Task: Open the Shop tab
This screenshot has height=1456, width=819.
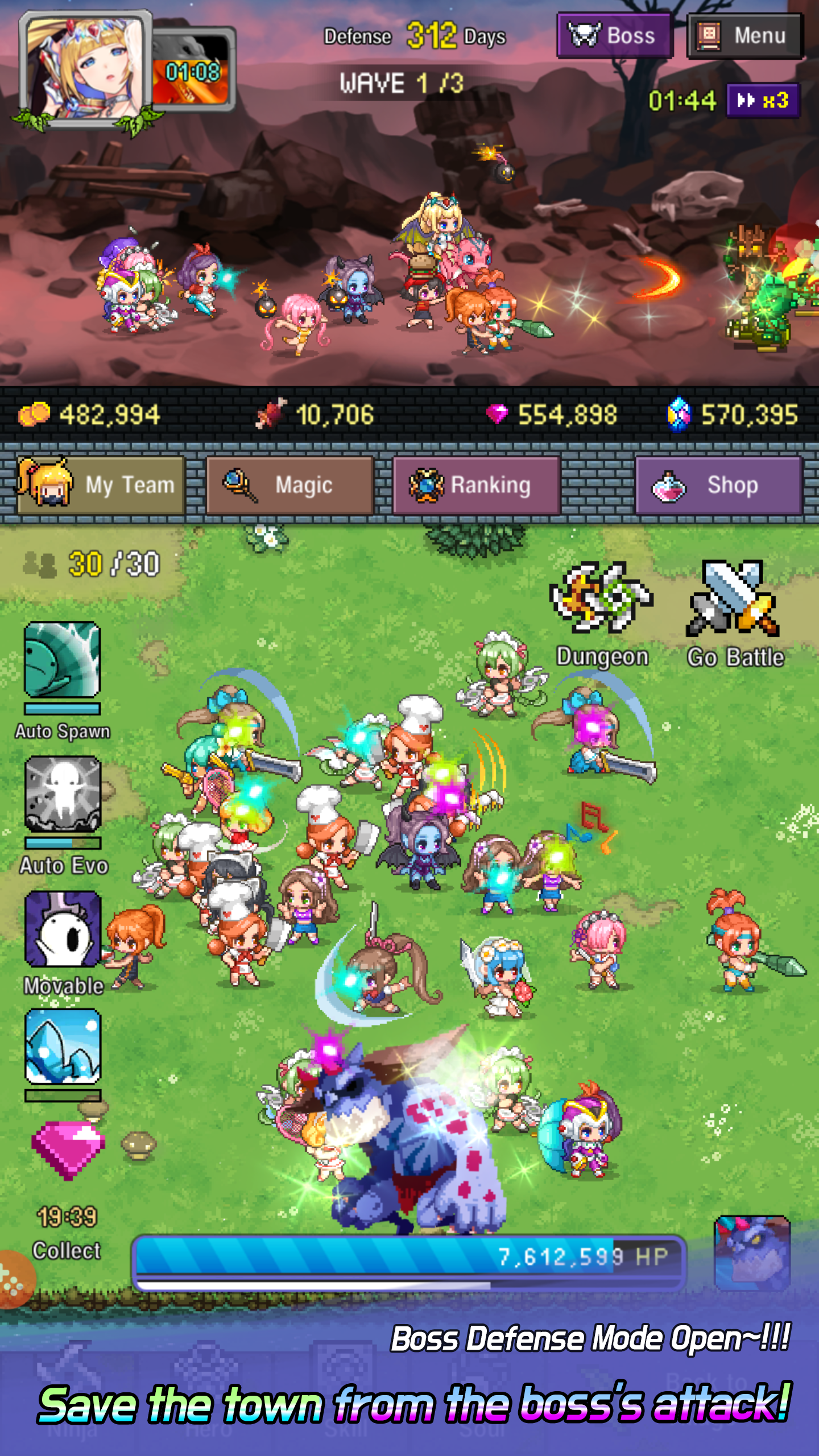Action: point(718,485)
